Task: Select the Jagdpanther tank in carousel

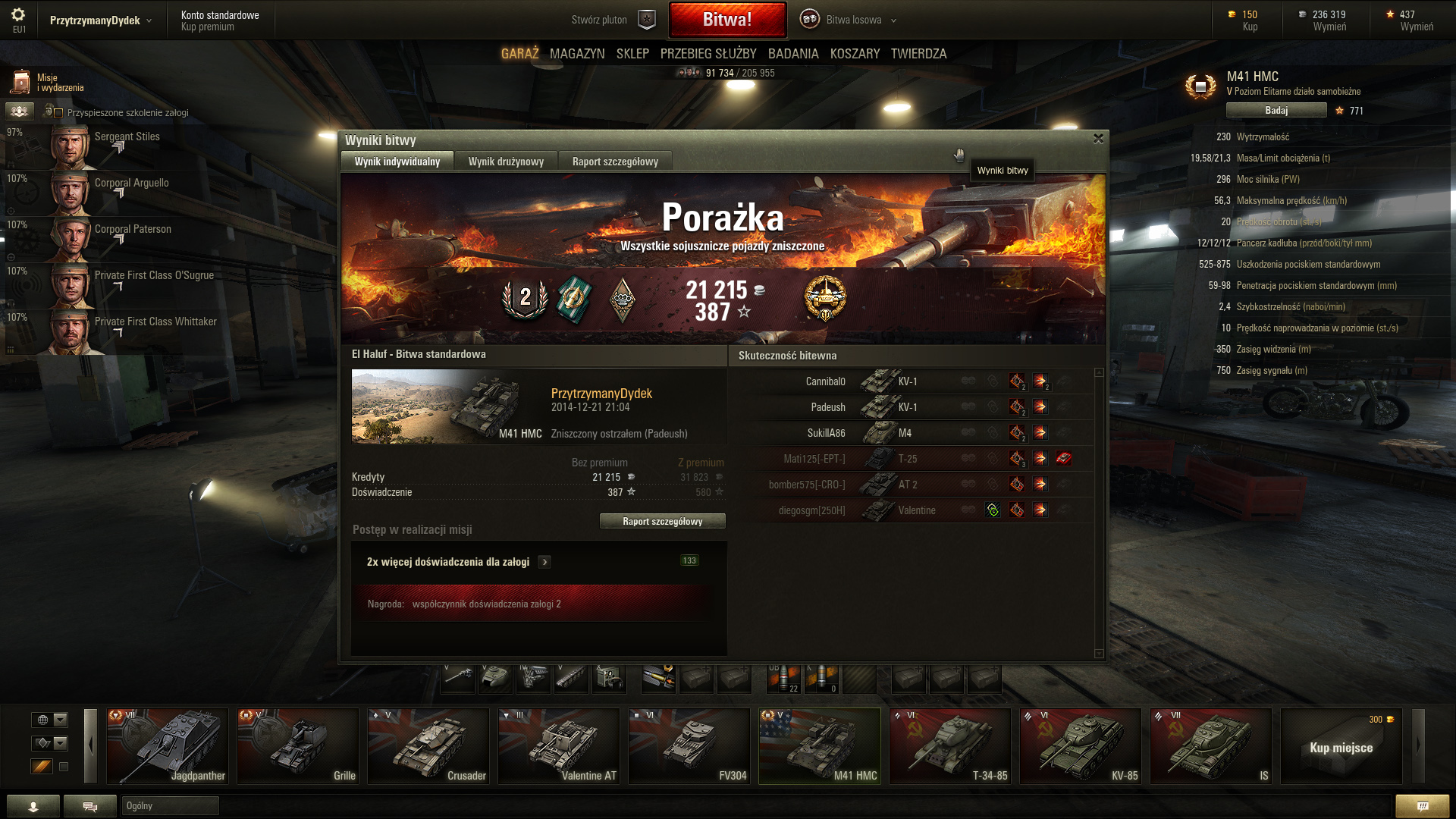Action: pos(168,746)
